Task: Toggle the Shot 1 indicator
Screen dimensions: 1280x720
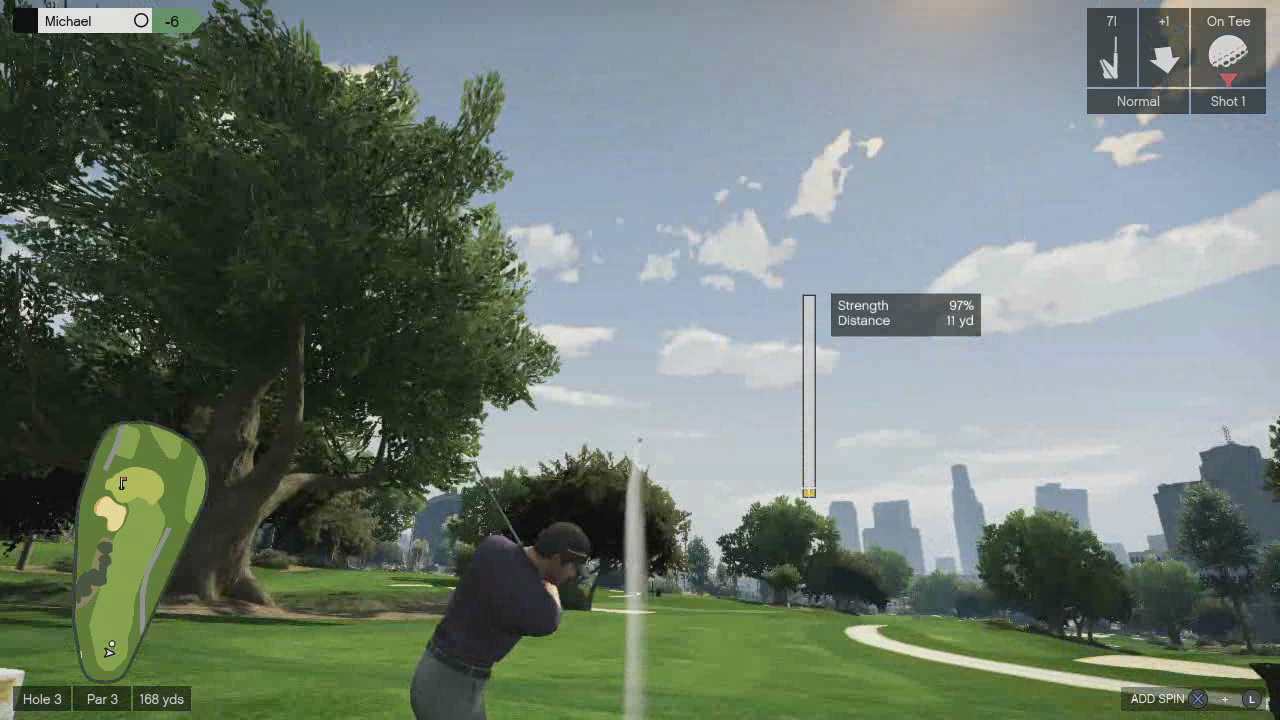Action: pos(1228,101)
